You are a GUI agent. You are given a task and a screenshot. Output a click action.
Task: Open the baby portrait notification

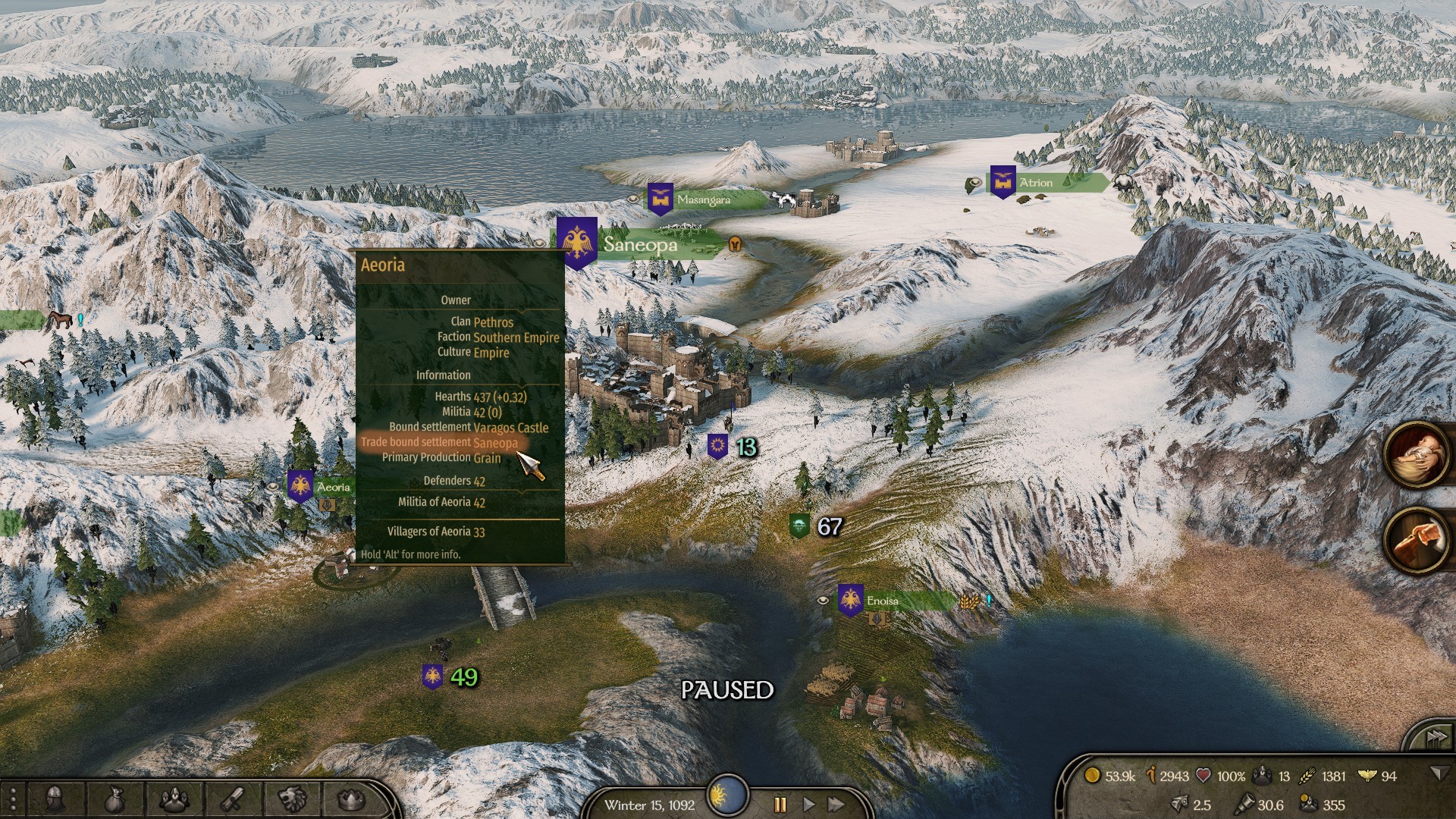(1417, 457)
